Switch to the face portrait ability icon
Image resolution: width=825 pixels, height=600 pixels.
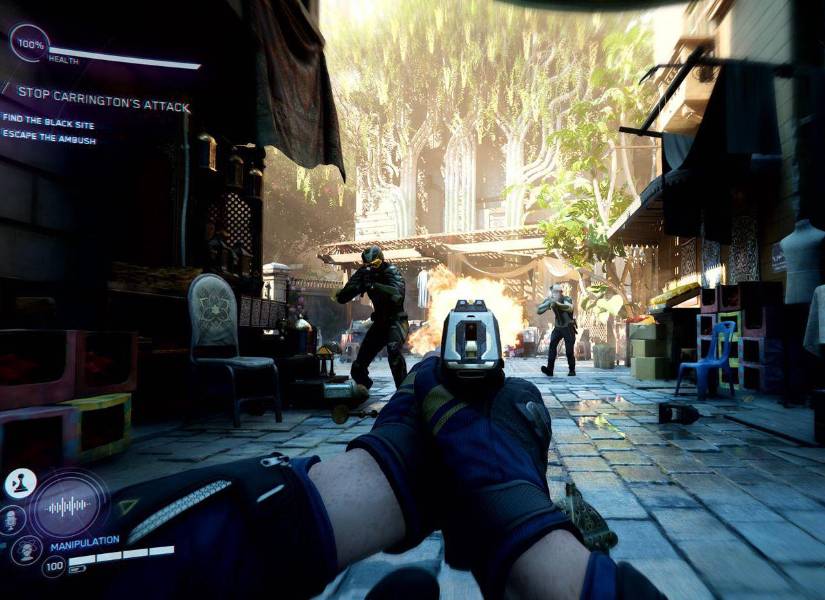tap(12, 519)
